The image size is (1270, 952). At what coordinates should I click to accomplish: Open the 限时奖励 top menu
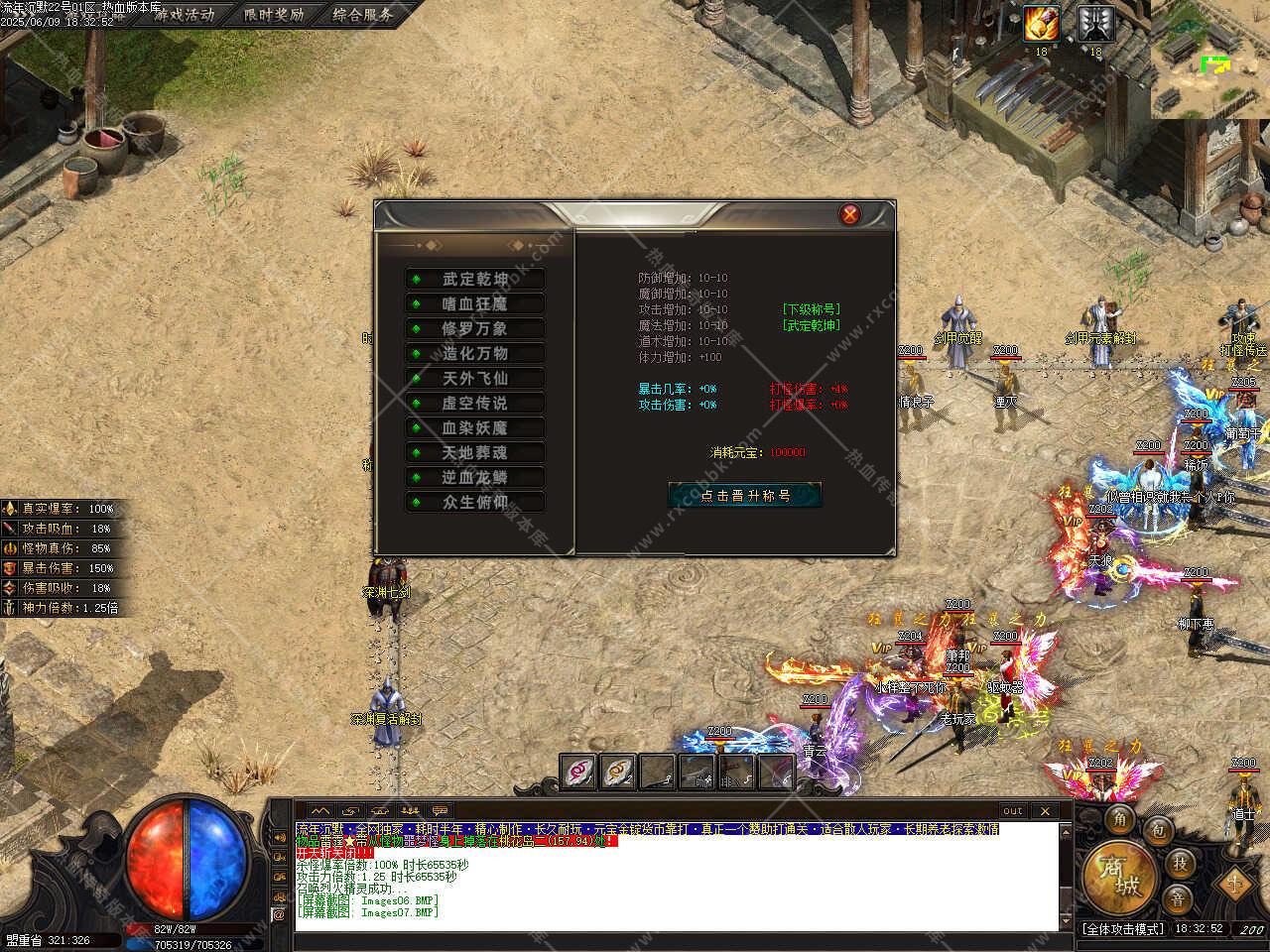point(274,15)
